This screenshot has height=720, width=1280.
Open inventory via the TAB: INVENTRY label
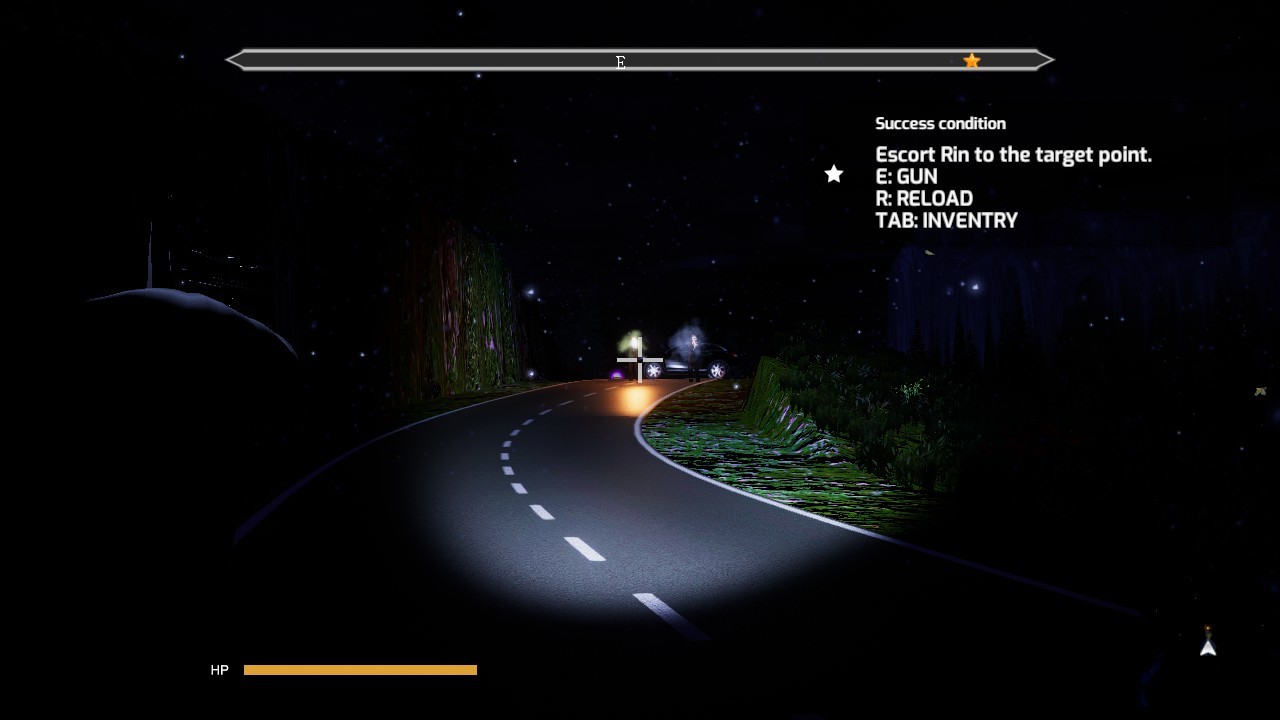click(946, 220)
